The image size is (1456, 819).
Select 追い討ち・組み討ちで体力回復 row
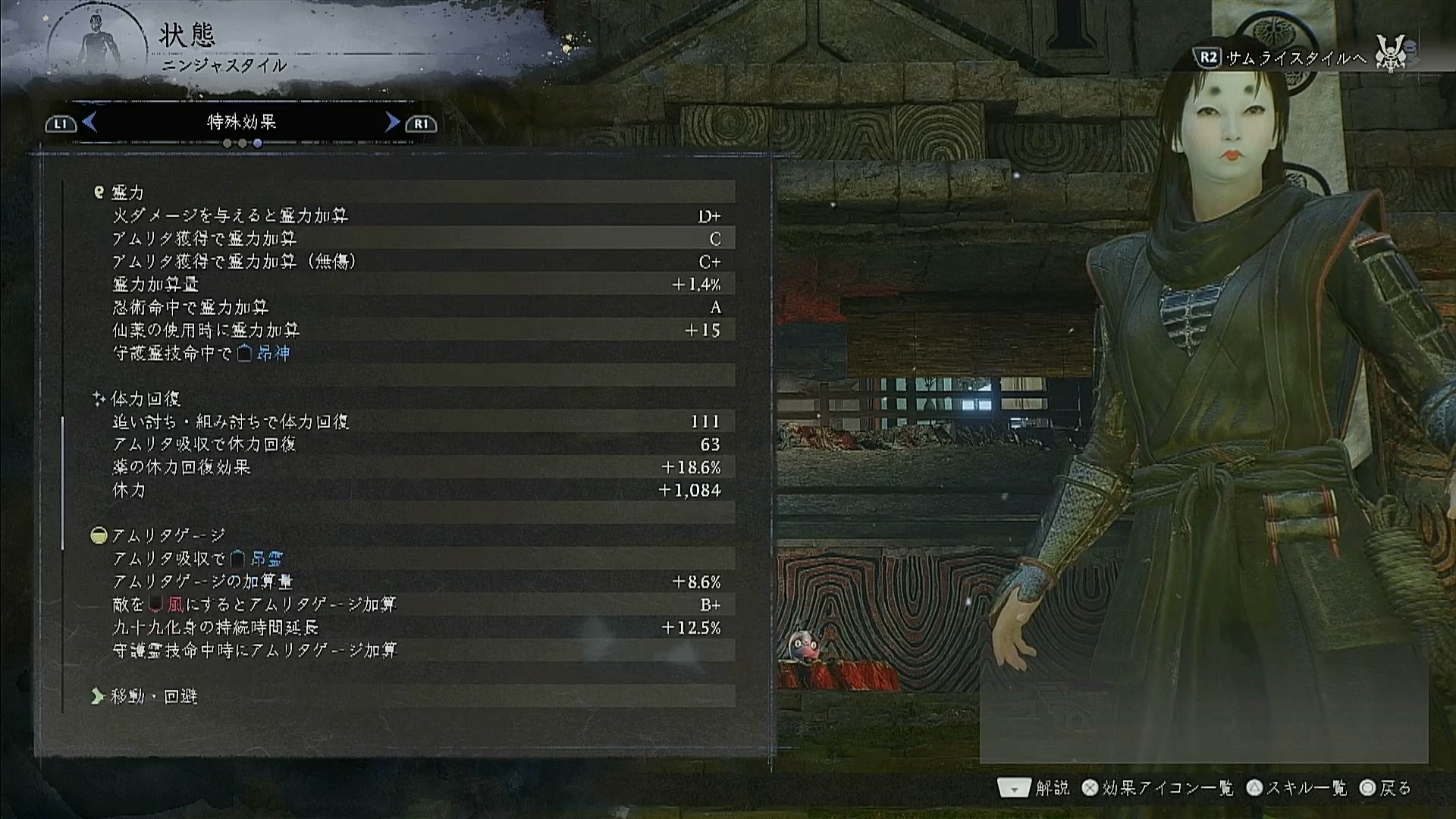(416, 422)
